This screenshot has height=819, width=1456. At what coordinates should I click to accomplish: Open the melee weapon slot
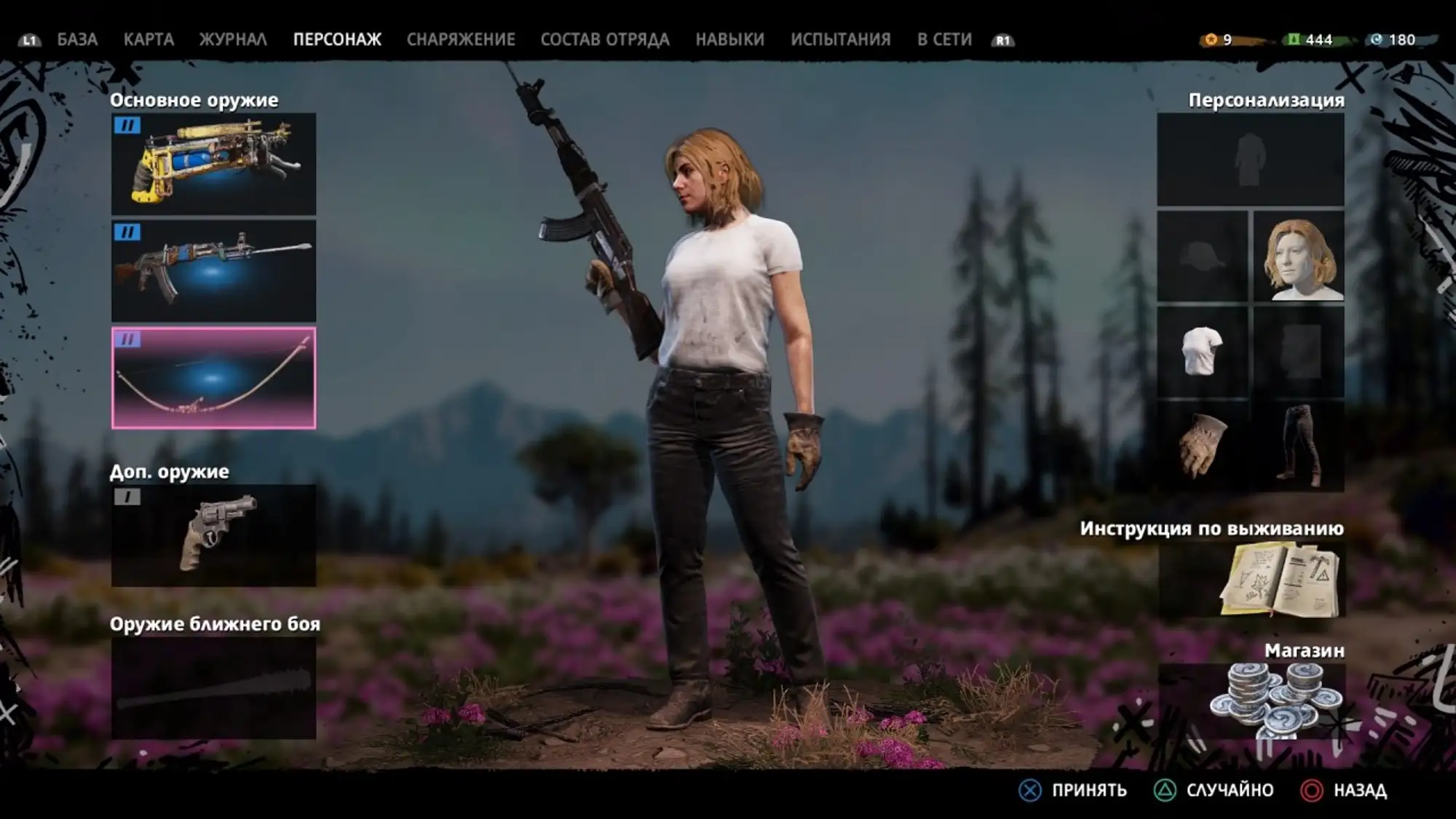[x=213, y=688]
